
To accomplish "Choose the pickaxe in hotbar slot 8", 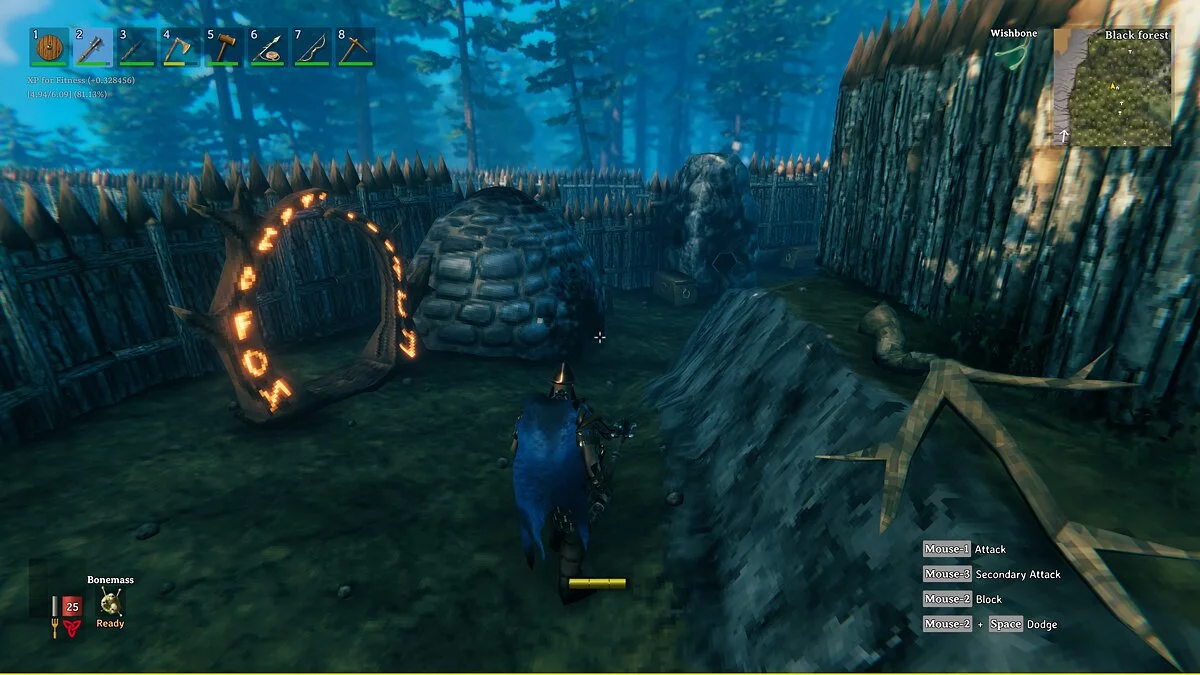I will (x=355, y=47).
